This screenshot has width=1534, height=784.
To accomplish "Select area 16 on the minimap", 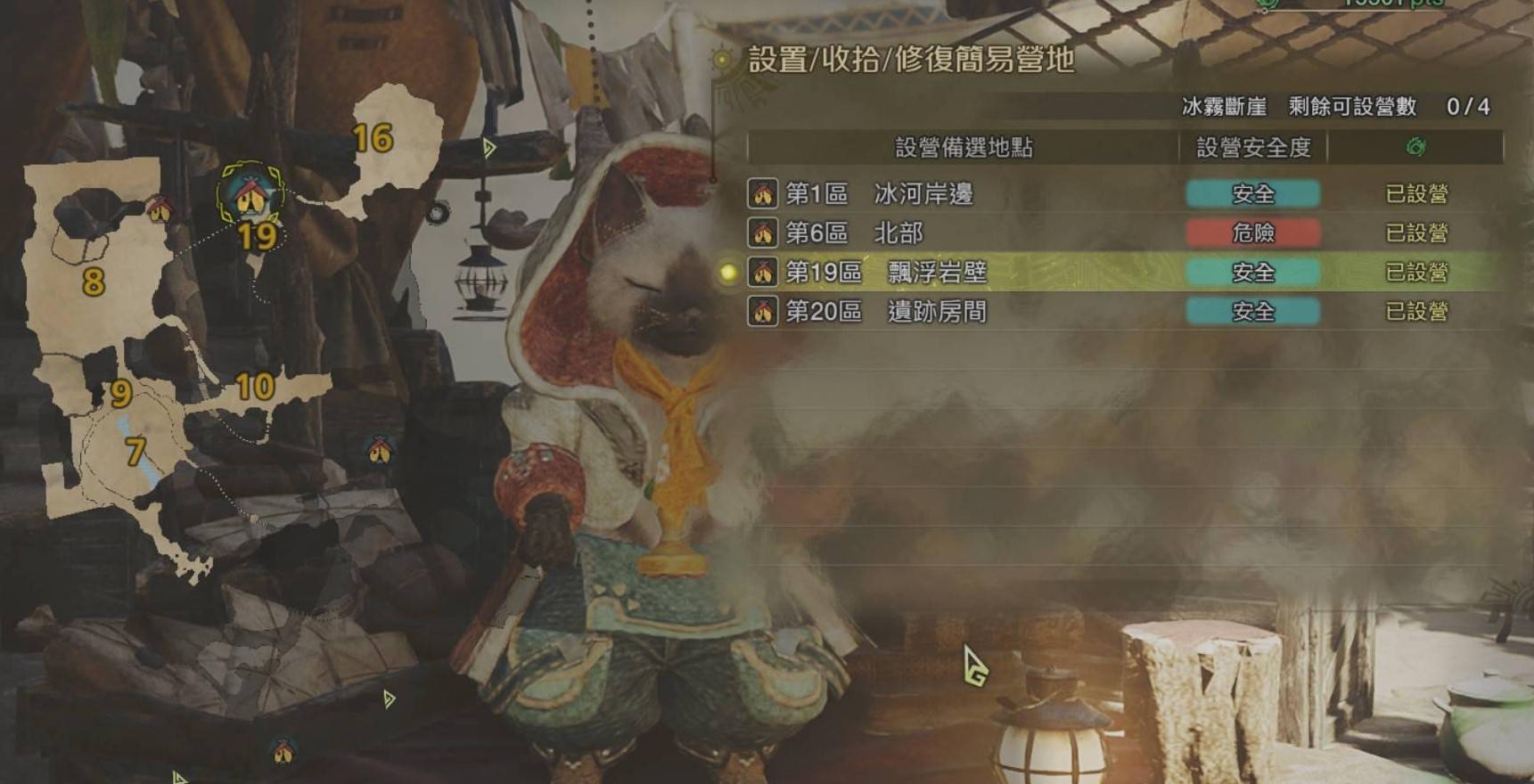I will point(373,139).
